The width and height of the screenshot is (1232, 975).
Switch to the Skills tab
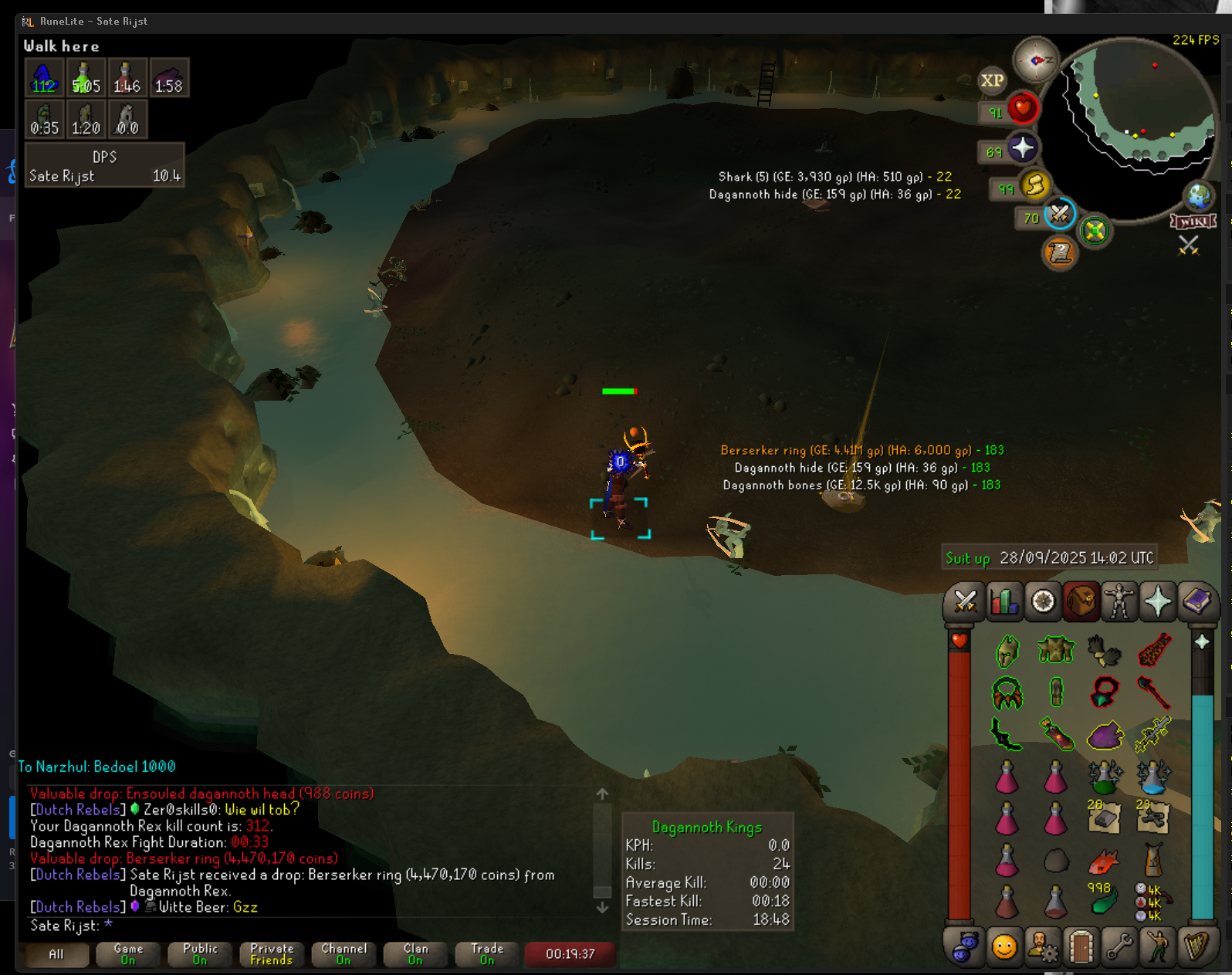pyautogui.click(x=1004, y=602)
